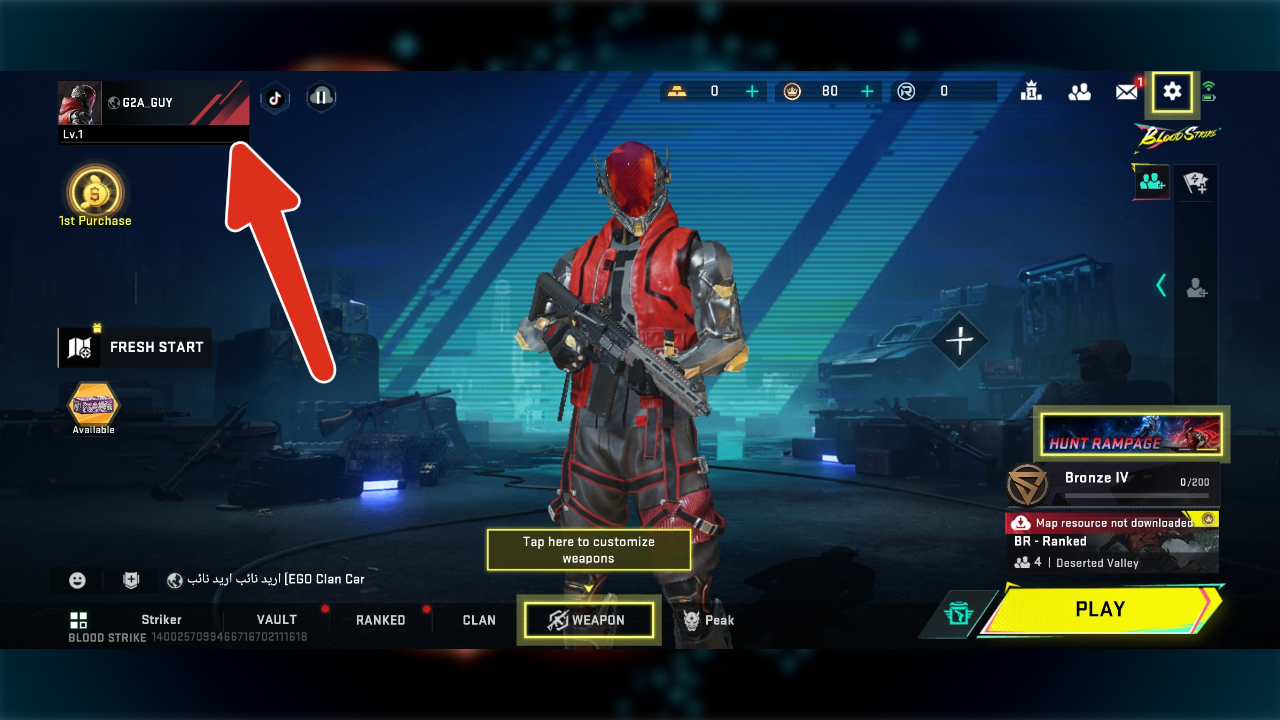Open the CLAN tab

point(479,620)
